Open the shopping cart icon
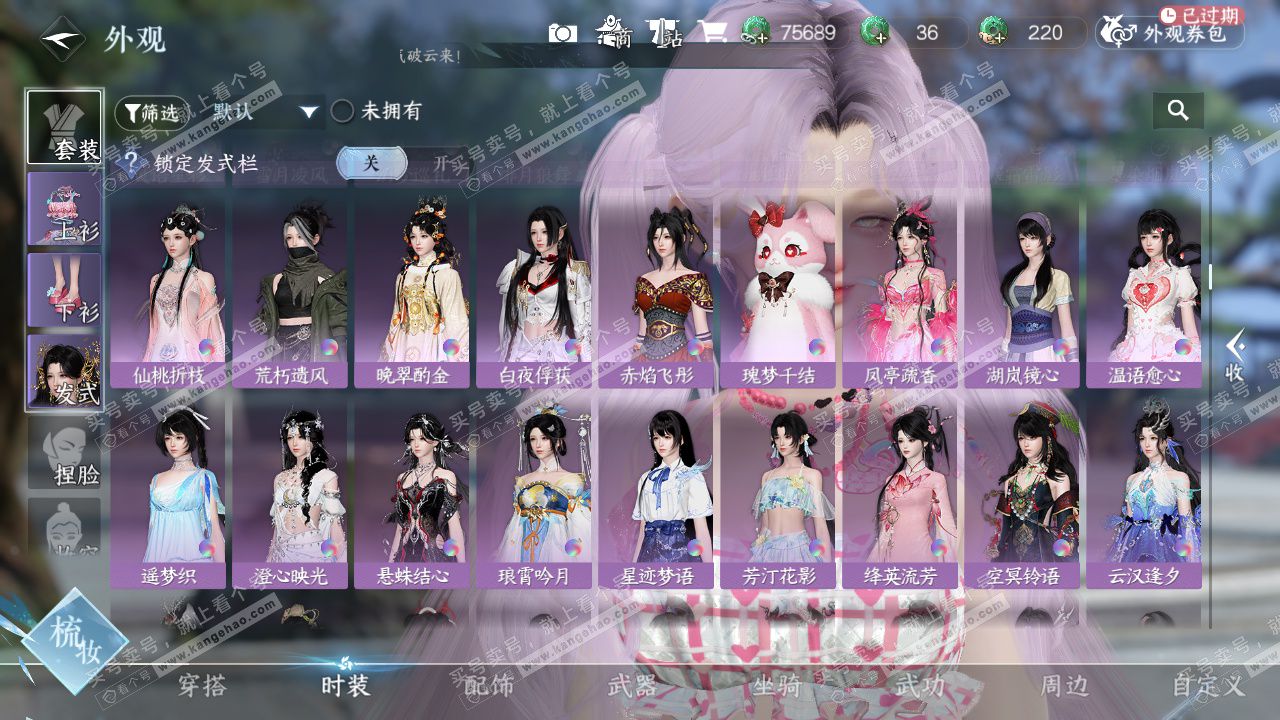The height and width of the screenshot is (720, 1280). (x=712, y=33)
